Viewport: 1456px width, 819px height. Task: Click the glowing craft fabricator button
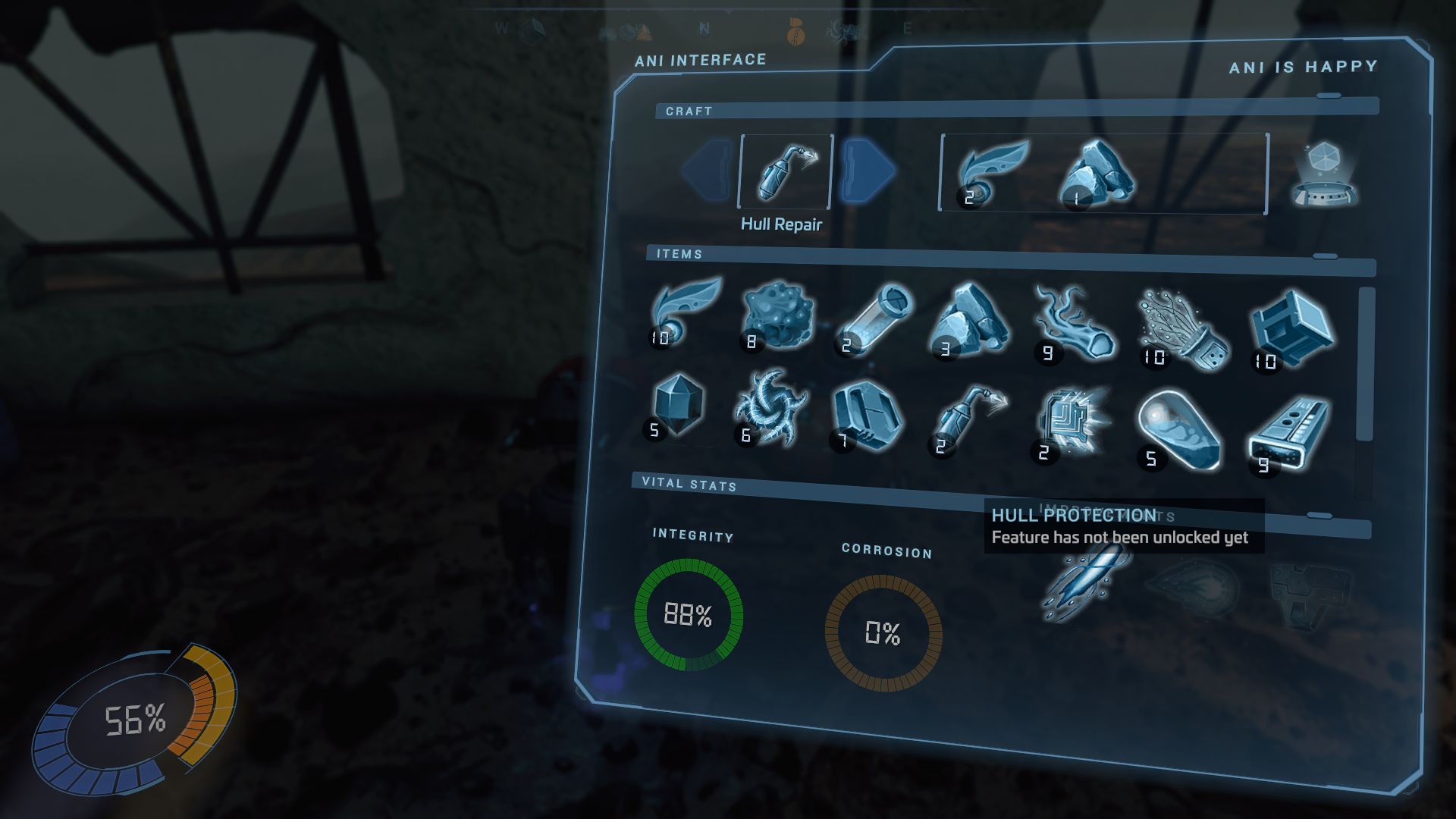tap(1324, 174)
